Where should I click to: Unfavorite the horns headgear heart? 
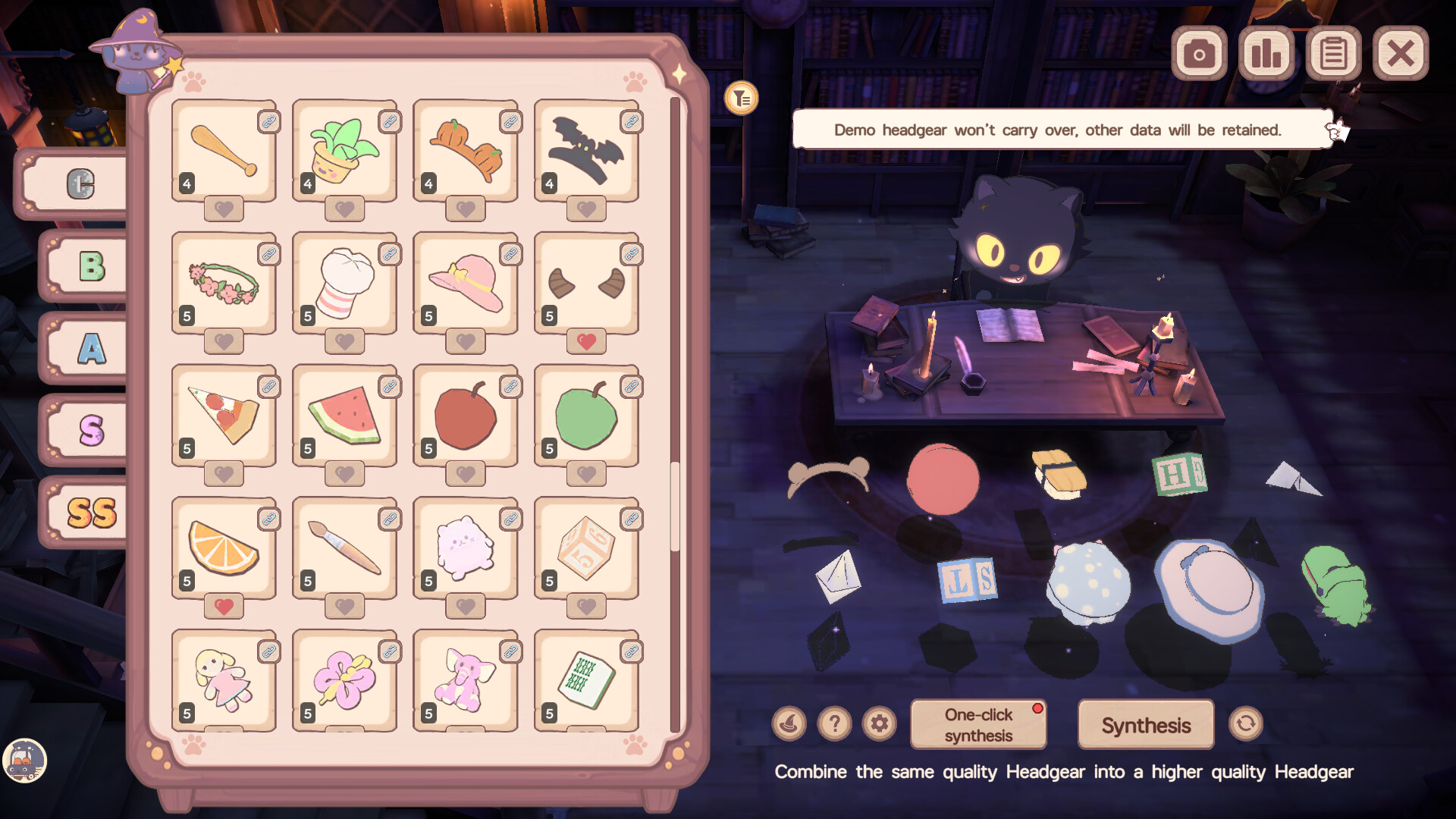(x=586, y=341)
